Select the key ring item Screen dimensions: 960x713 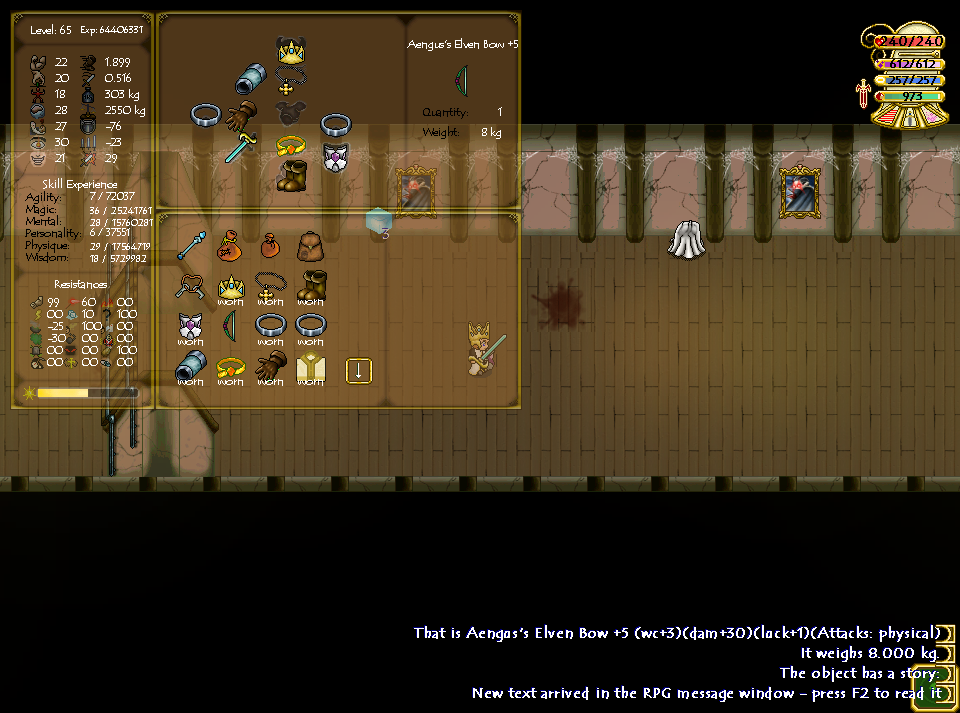pos(190,286)
